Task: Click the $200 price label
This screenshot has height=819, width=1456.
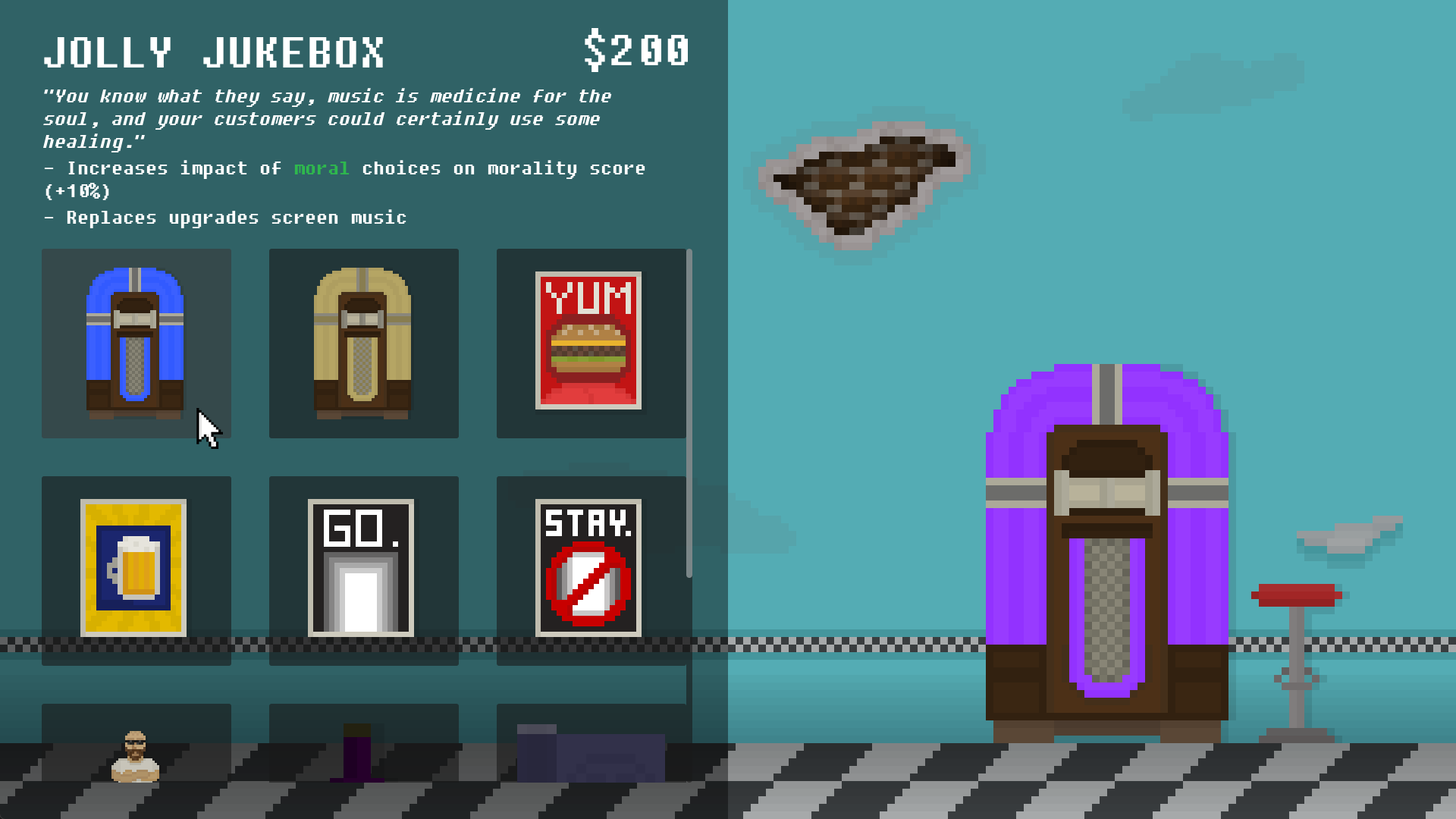Action: point(635,50)
